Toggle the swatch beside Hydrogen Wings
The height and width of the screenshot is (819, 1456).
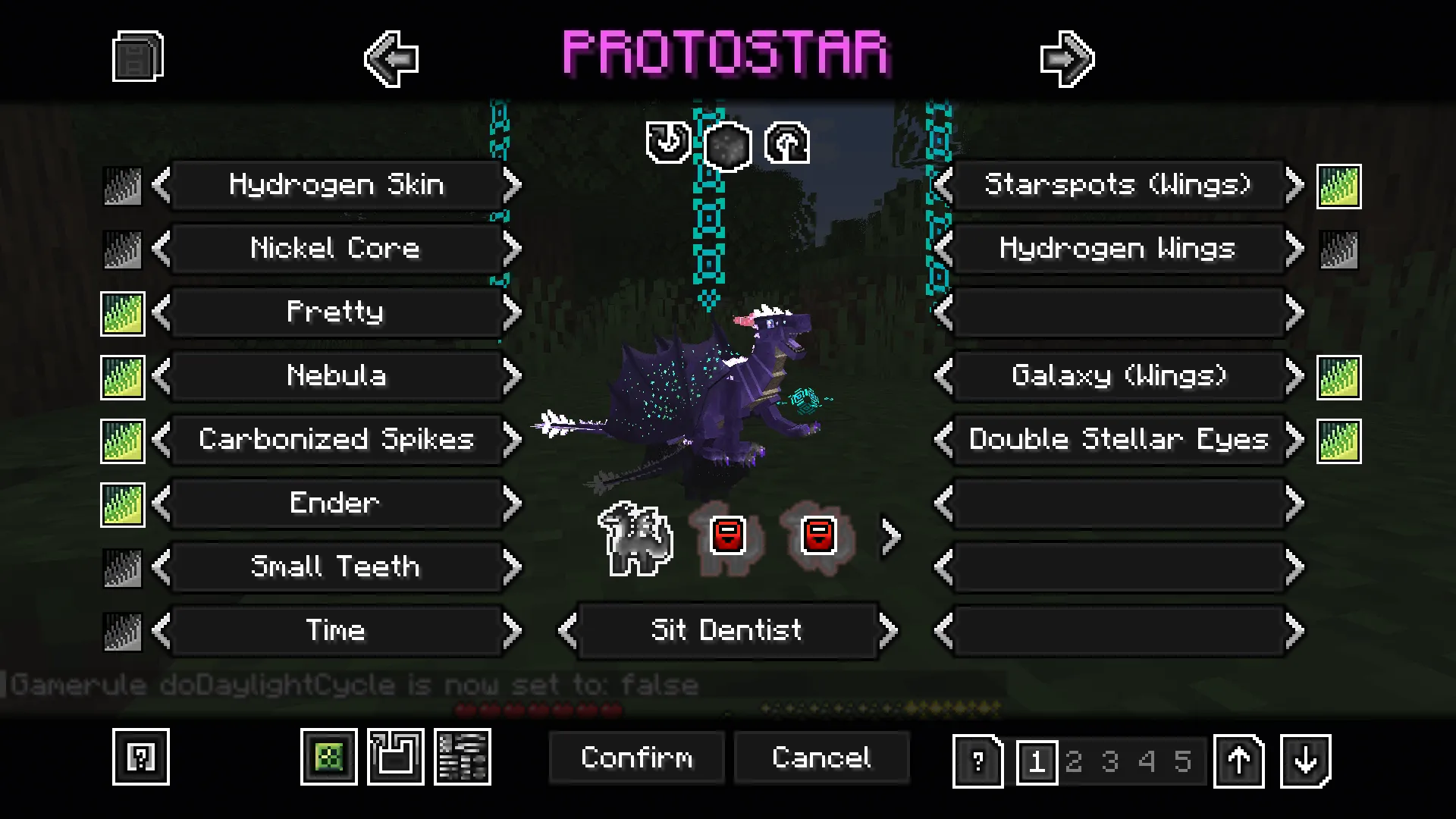point(1336,249)
